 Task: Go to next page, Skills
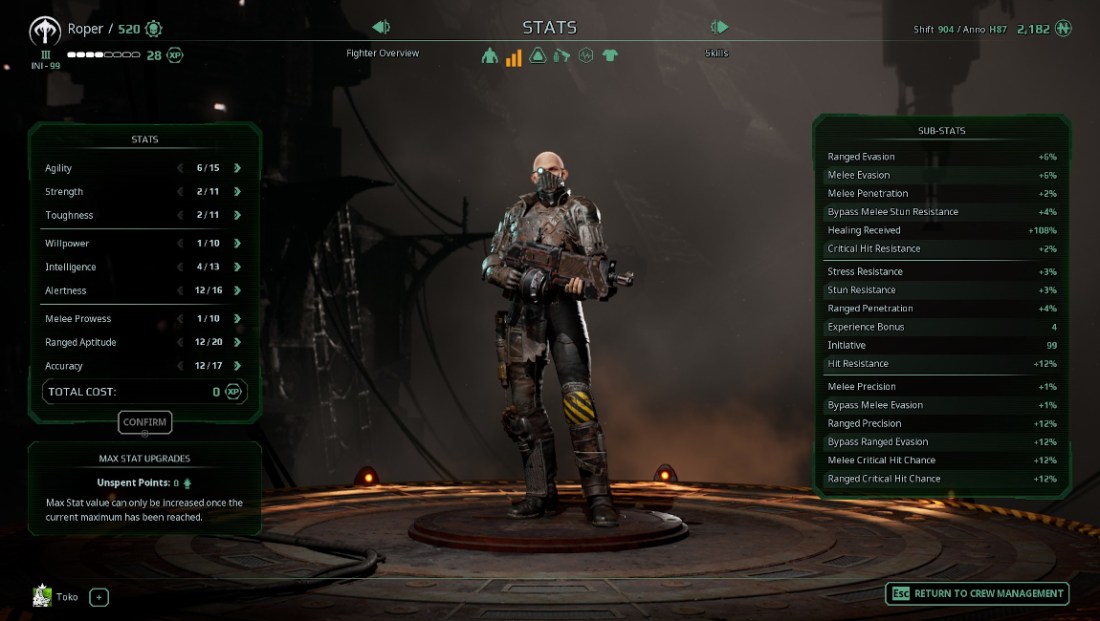point(719,27)
